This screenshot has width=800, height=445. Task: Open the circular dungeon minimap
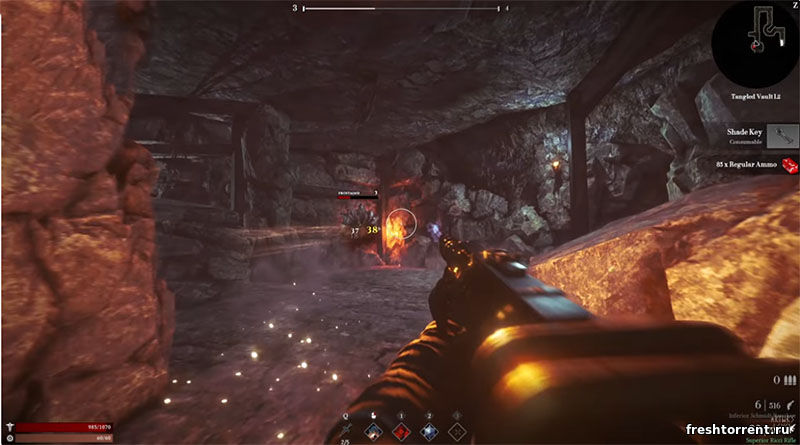pyautogui.click(x=755, y=40)
